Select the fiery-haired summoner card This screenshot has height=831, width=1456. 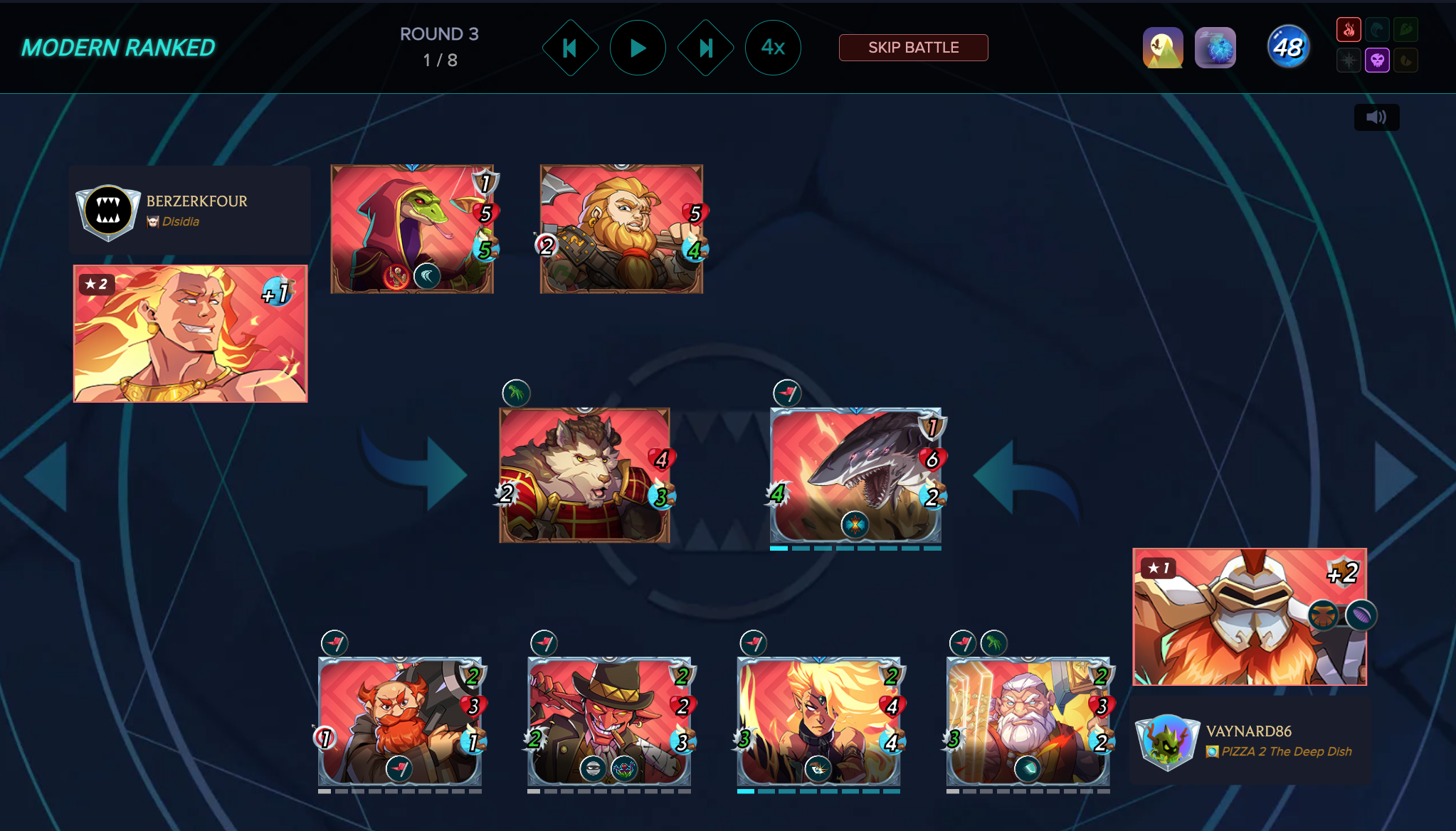tap(191, 334)
